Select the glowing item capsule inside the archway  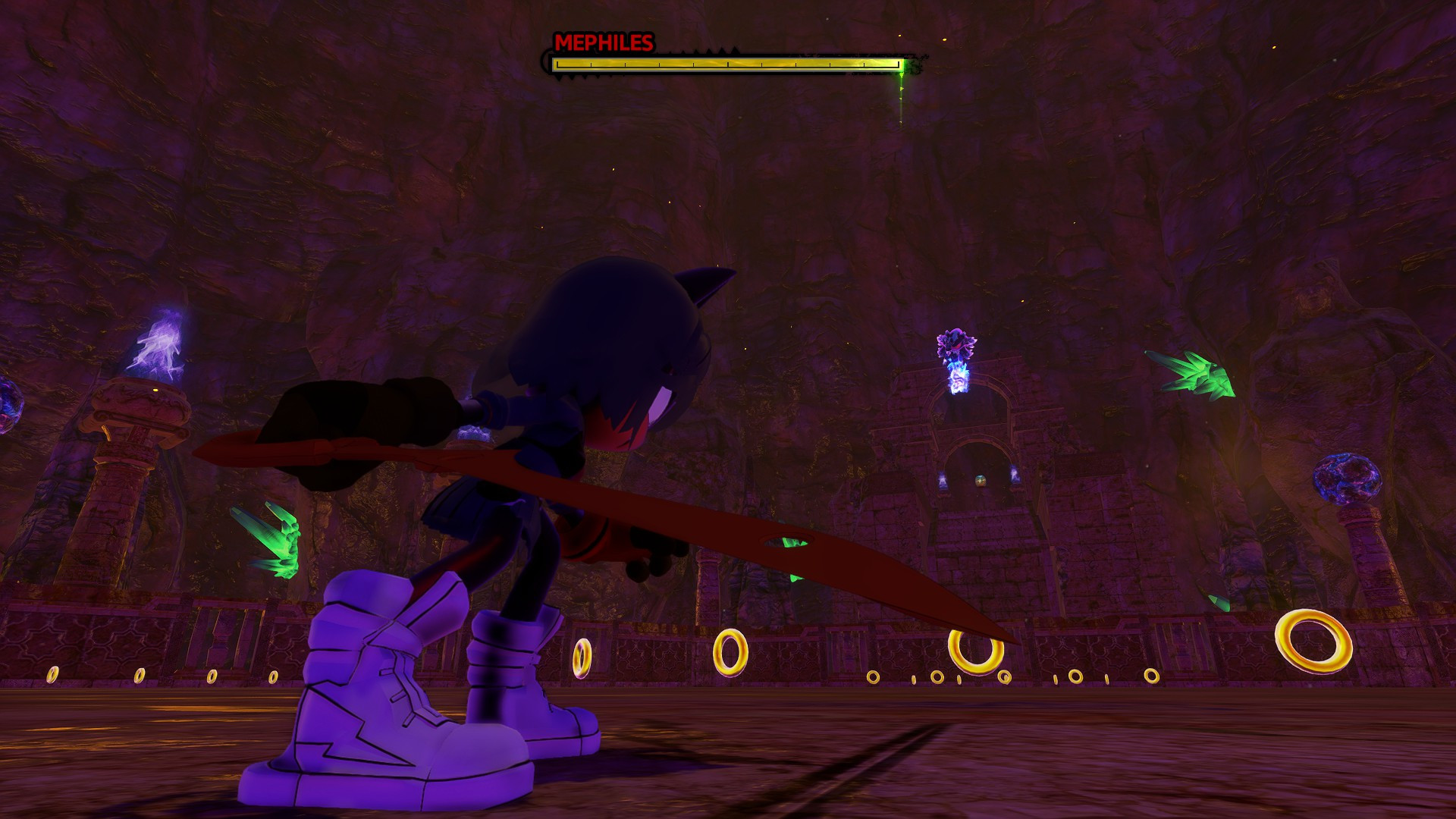[x=979, y=482]
